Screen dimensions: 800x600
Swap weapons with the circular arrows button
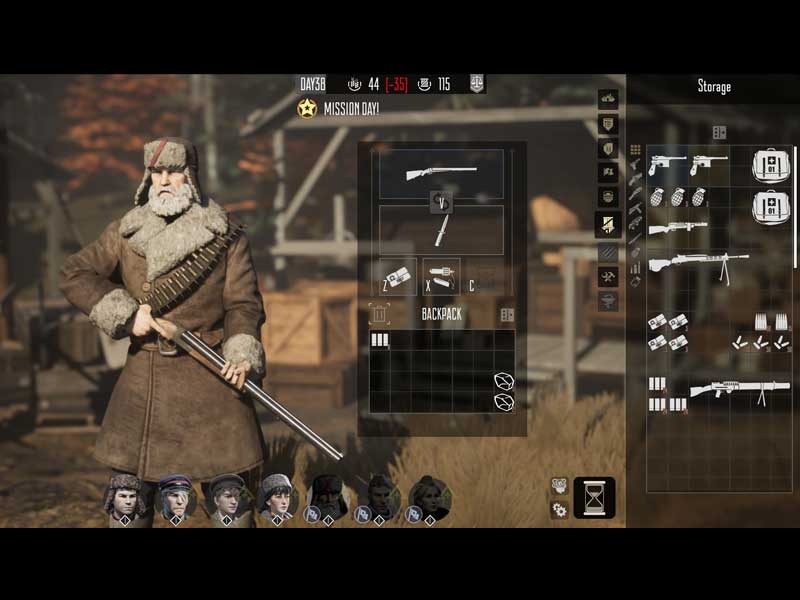point(441,202)
